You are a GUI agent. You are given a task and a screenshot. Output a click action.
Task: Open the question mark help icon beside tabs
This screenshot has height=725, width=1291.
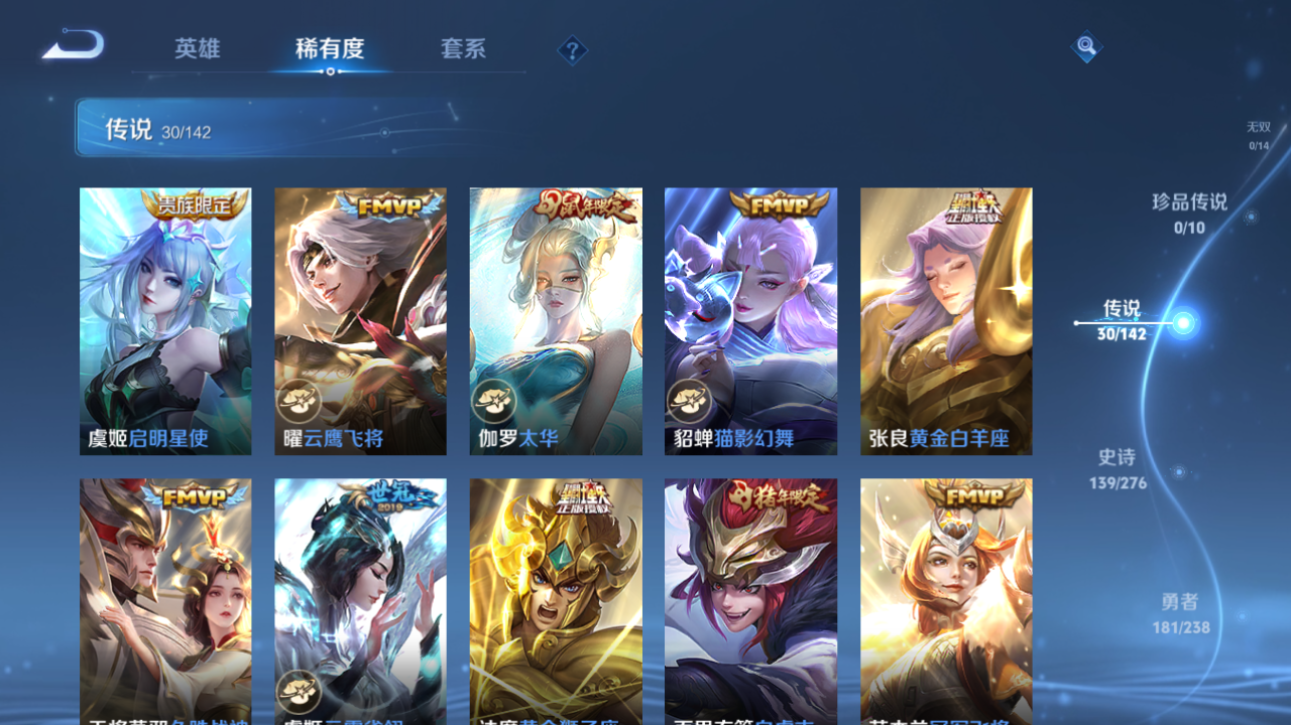coord(571,49)
